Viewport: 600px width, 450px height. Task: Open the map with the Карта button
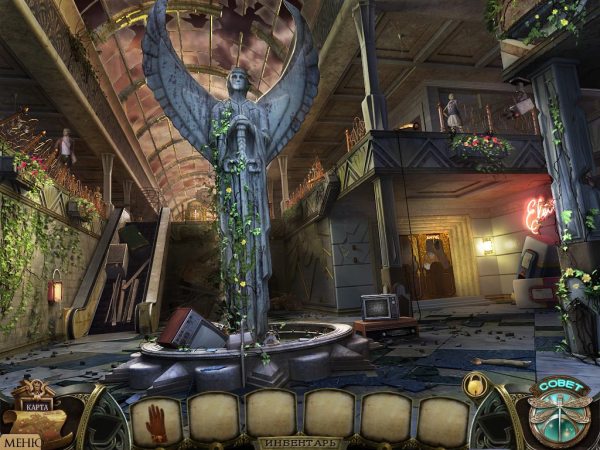36,412
